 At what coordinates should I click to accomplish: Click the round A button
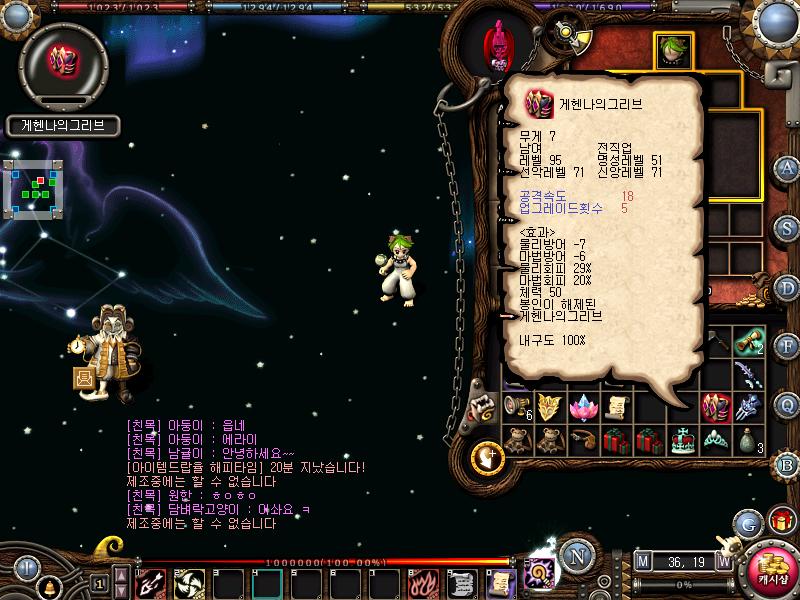[x=787, y=168]
